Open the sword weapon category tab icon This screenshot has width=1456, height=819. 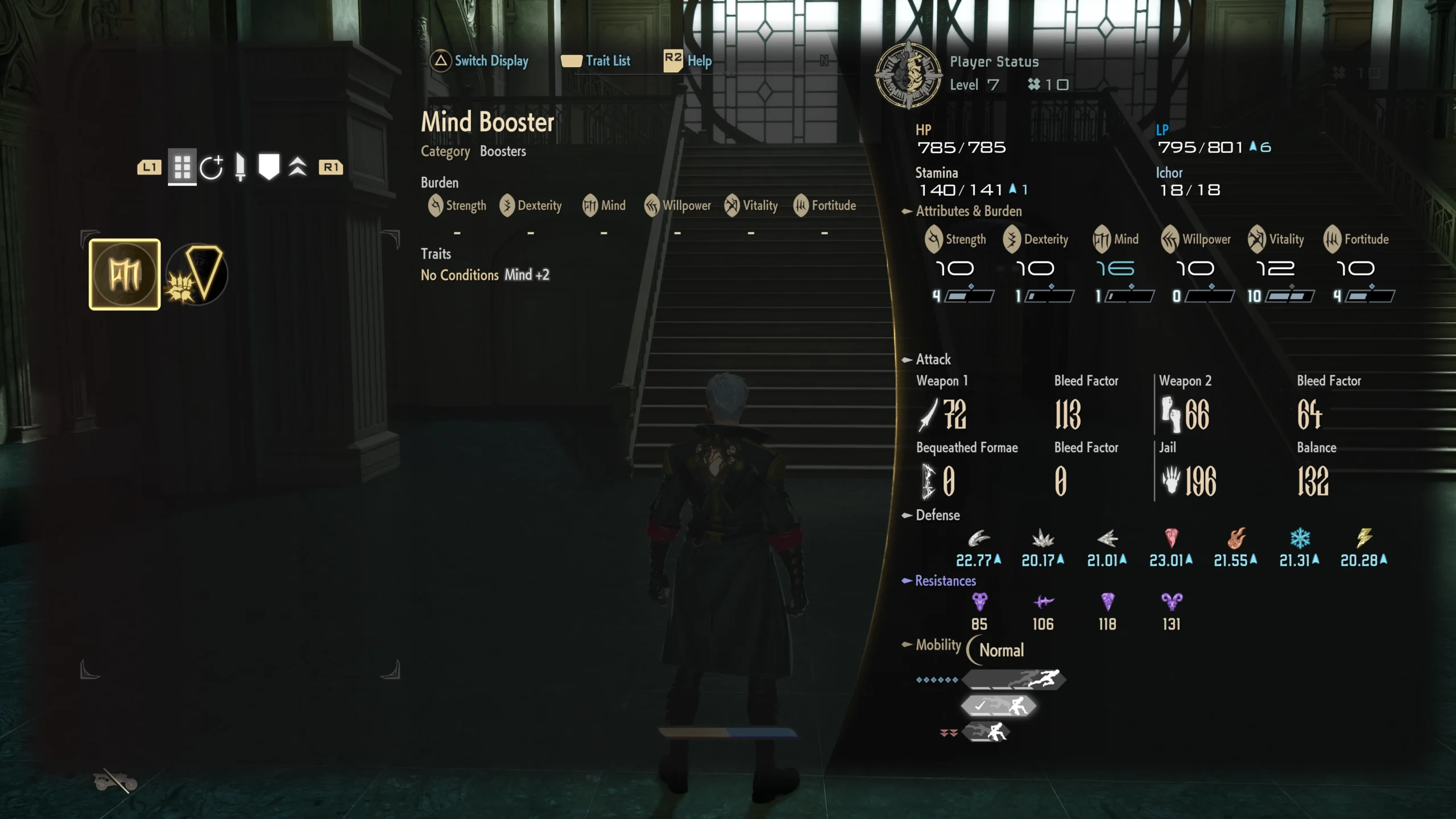click(x=240, y=167)
